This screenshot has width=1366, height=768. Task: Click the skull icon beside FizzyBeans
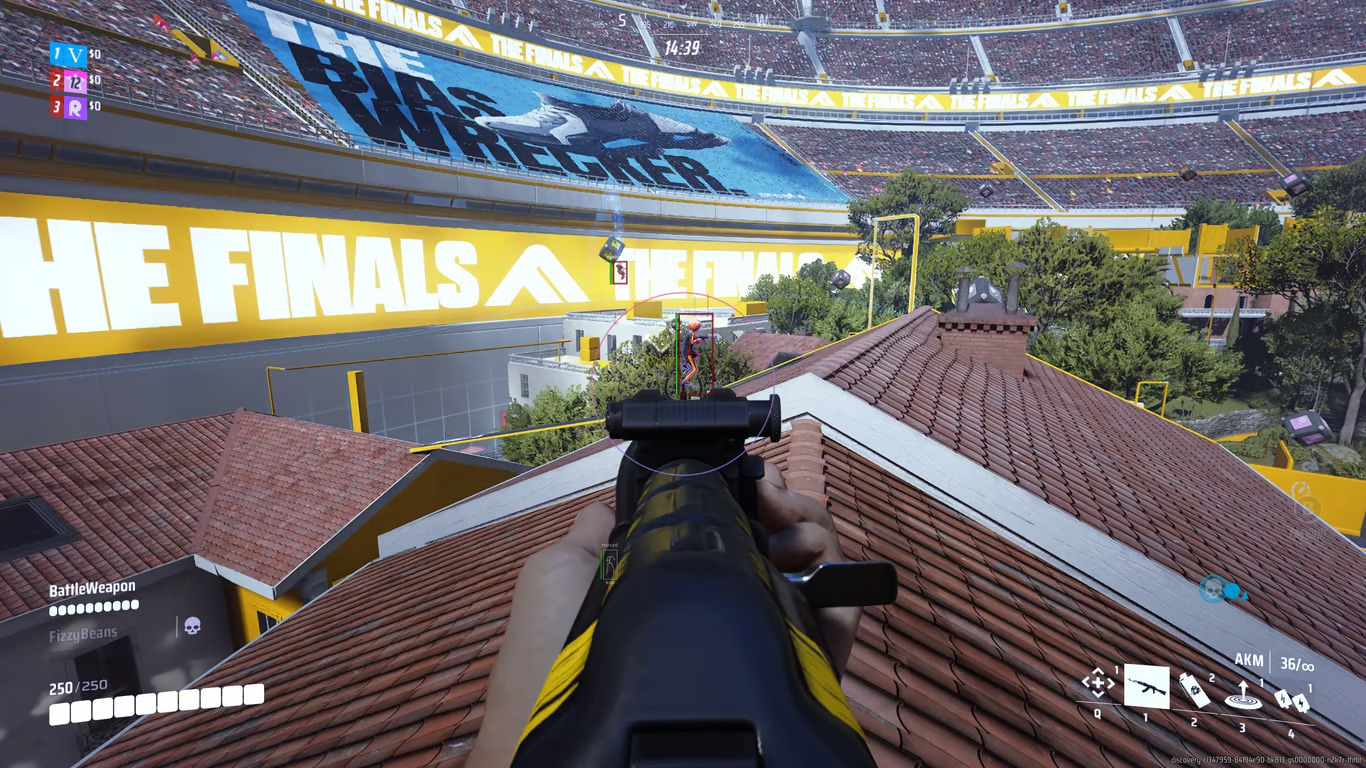pos(192,626)
